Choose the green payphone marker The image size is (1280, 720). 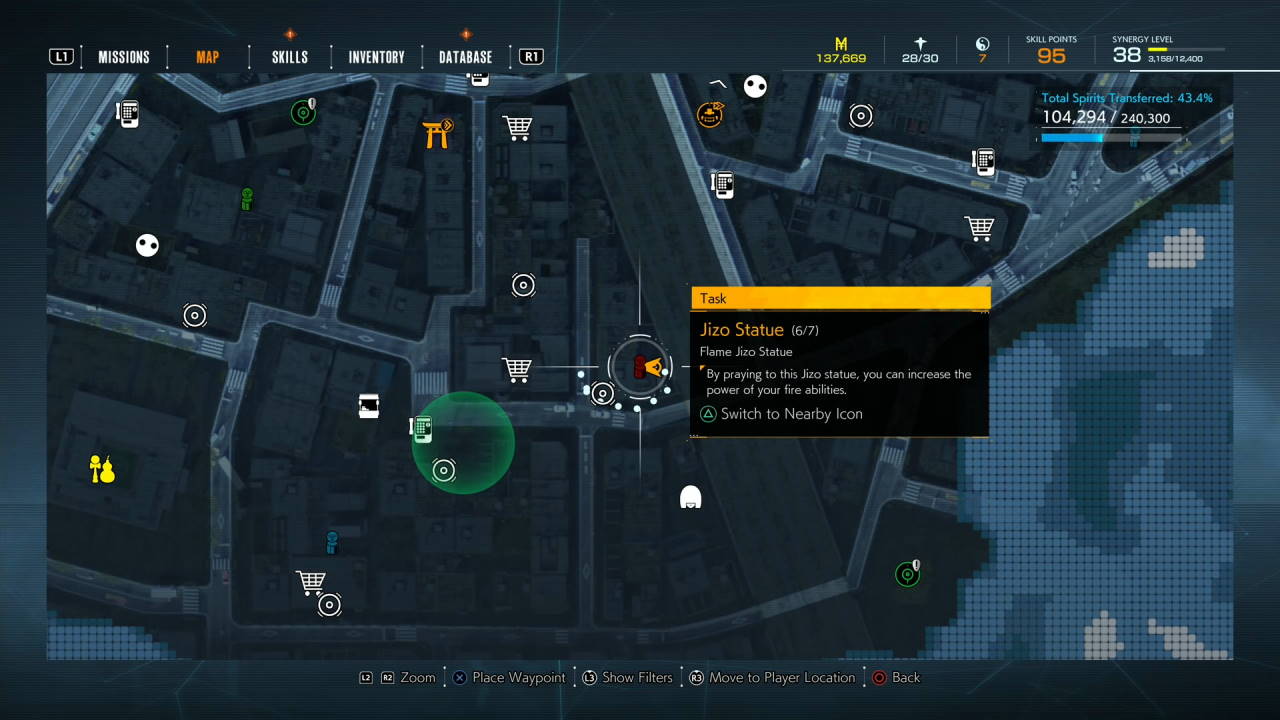(x=422, y=429)
